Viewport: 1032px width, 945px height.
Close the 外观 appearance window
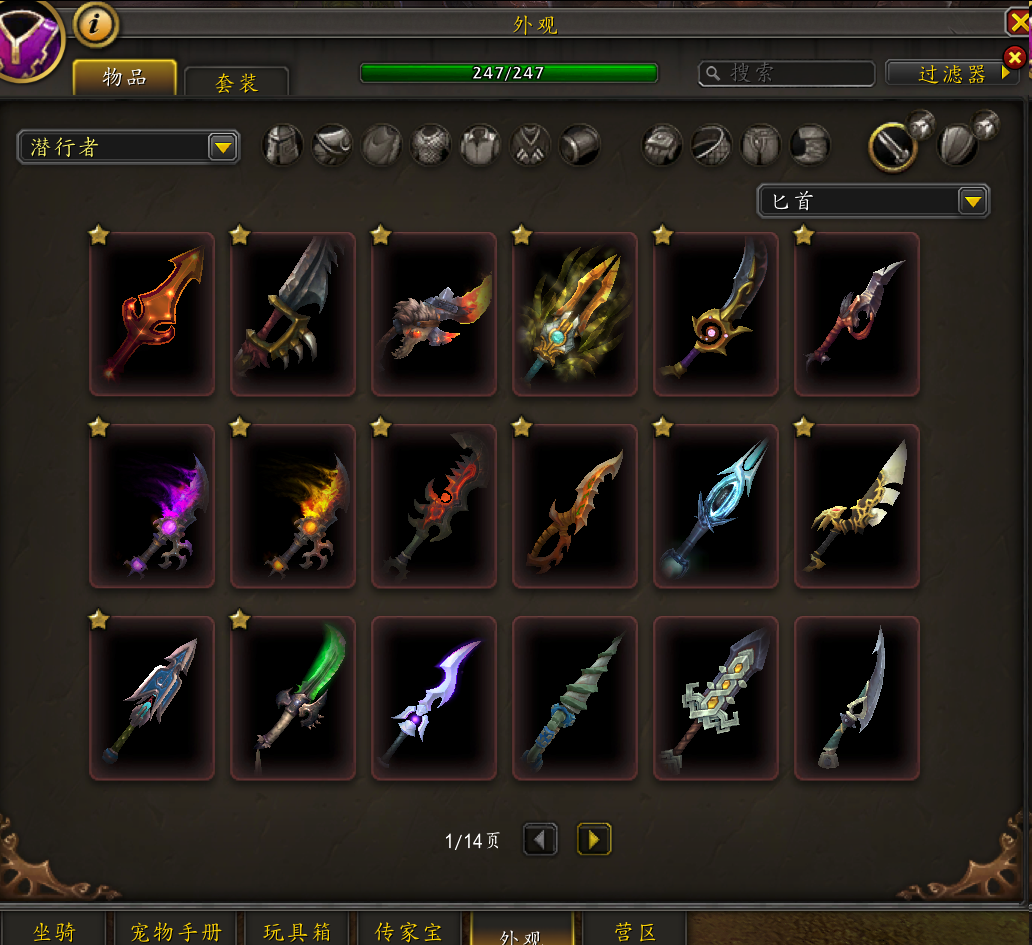tap(1018, 23)
